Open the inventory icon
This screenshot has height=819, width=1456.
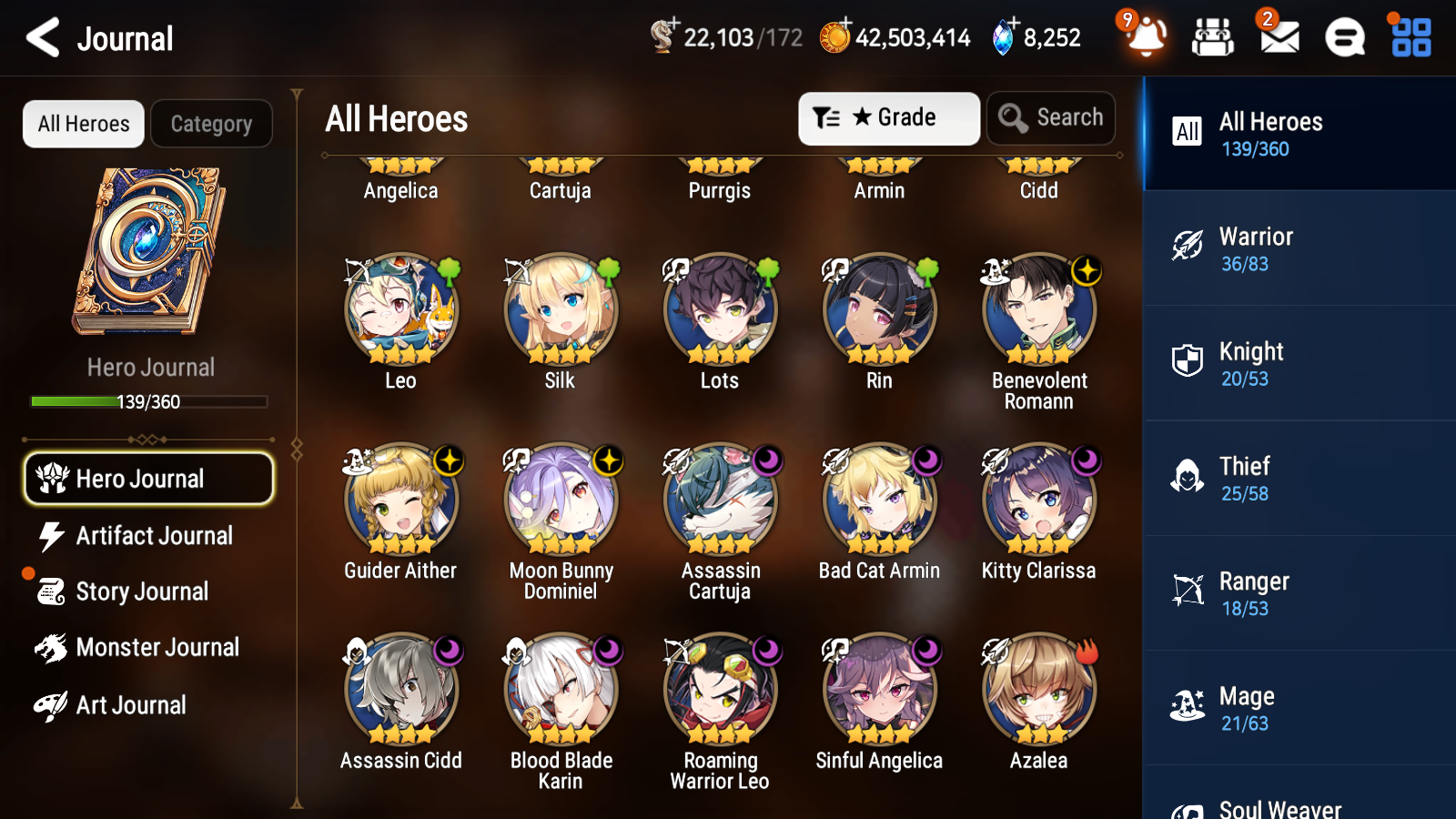[x=1213, y=38]
